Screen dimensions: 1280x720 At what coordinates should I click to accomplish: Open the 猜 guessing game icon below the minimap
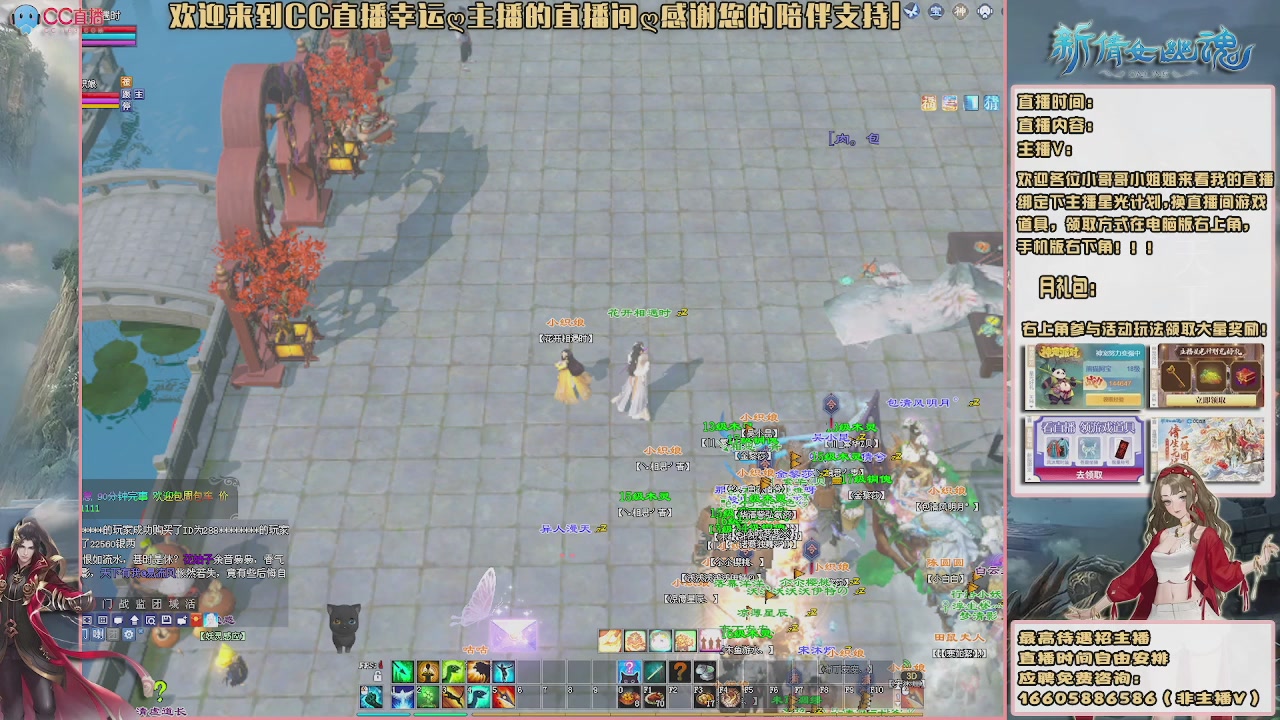coord(990,103)
